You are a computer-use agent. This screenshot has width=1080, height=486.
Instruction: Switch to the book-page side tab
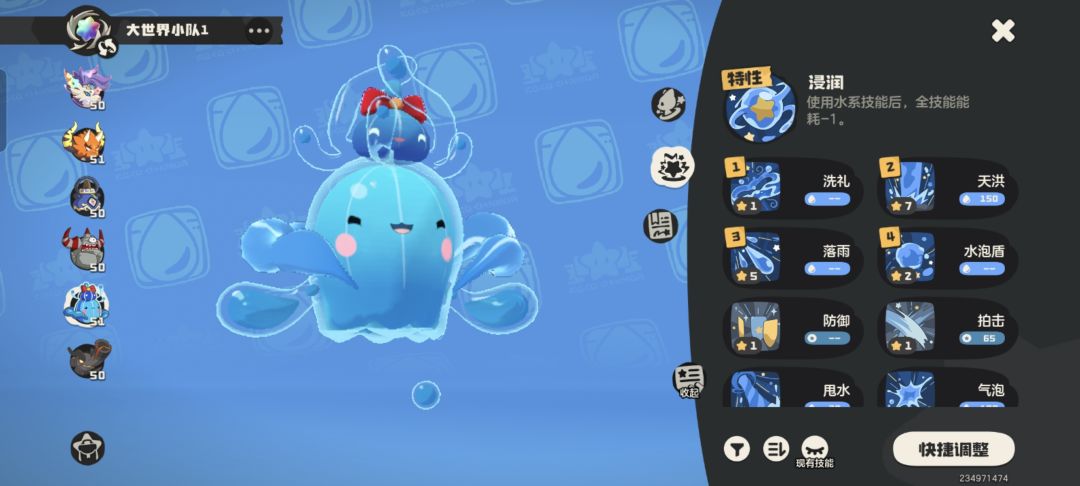pos(660,224)
